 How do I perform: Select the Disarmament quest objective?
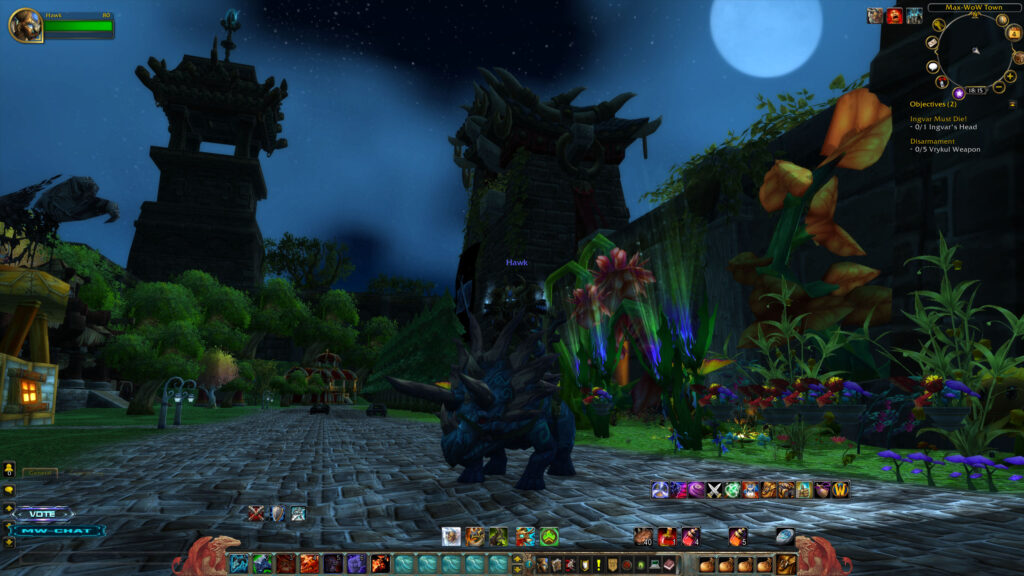(x=934, y=141)
